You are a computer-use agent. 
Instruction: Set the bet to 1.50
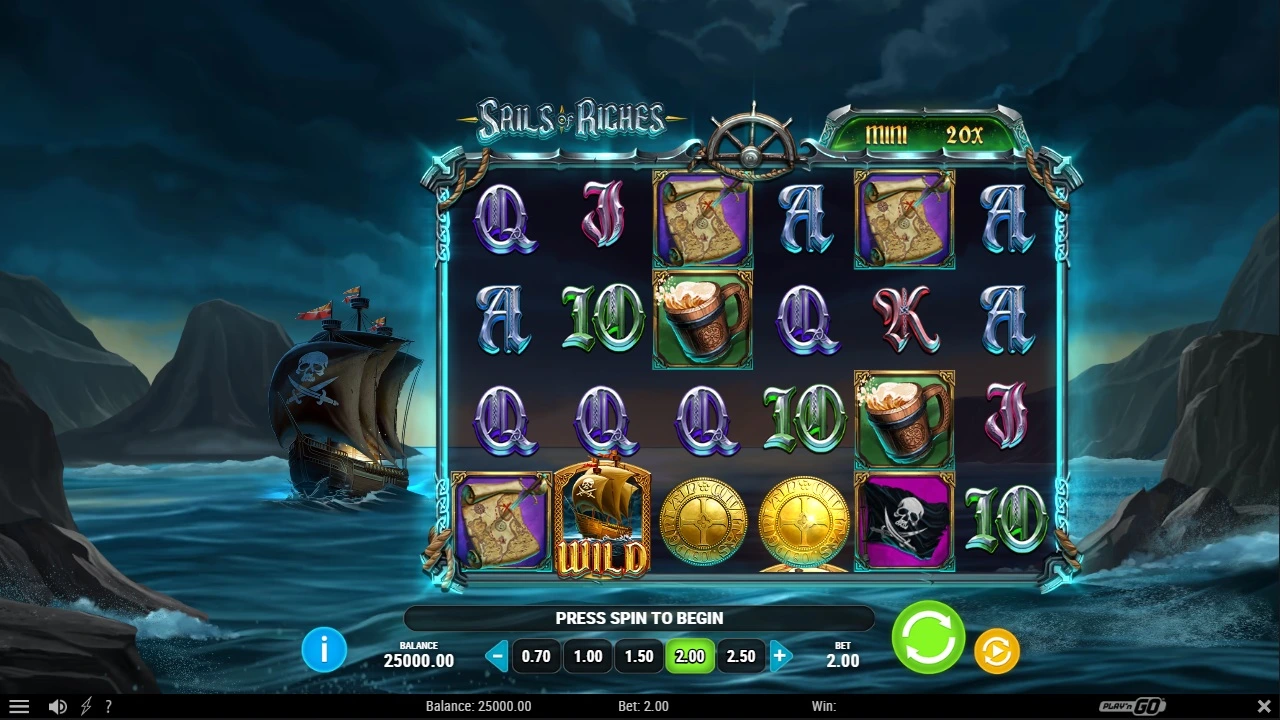click(639, 657)
